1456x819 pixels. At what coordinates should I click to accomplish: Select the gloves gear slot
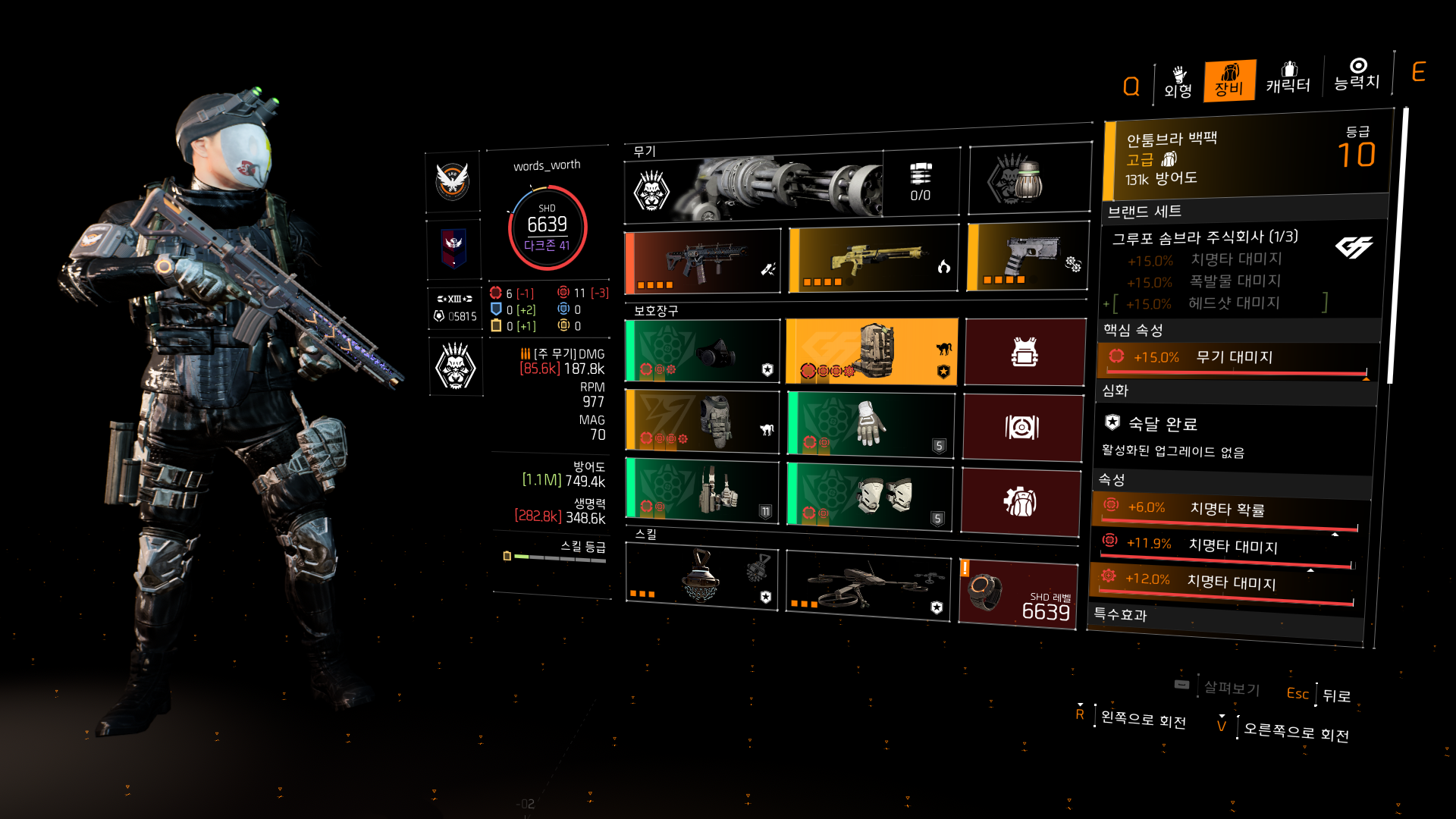(871, 424)
